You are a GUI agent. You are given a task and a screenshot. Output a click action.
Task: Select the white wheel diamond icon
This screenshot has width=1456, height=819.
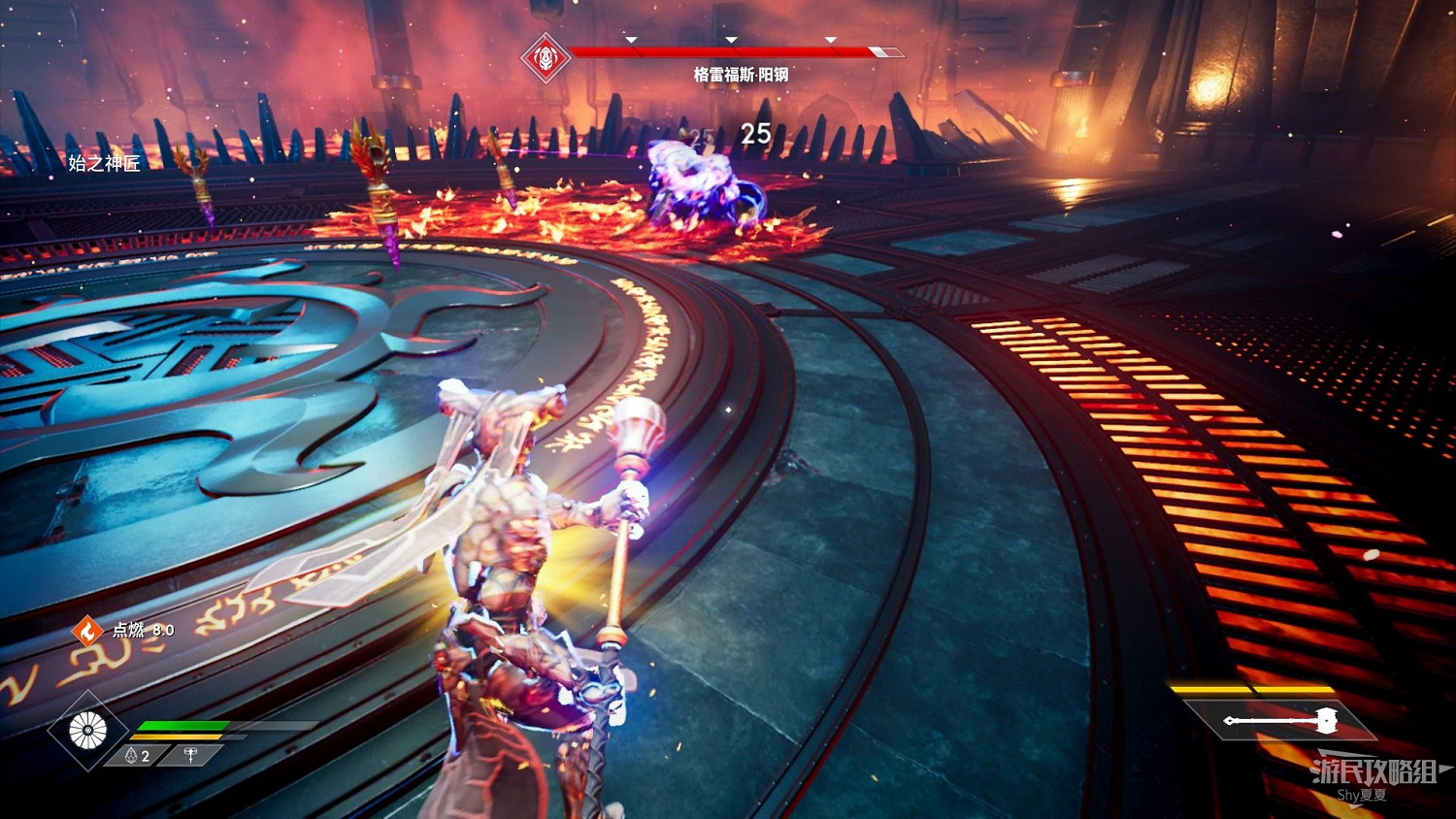point(88,730)
